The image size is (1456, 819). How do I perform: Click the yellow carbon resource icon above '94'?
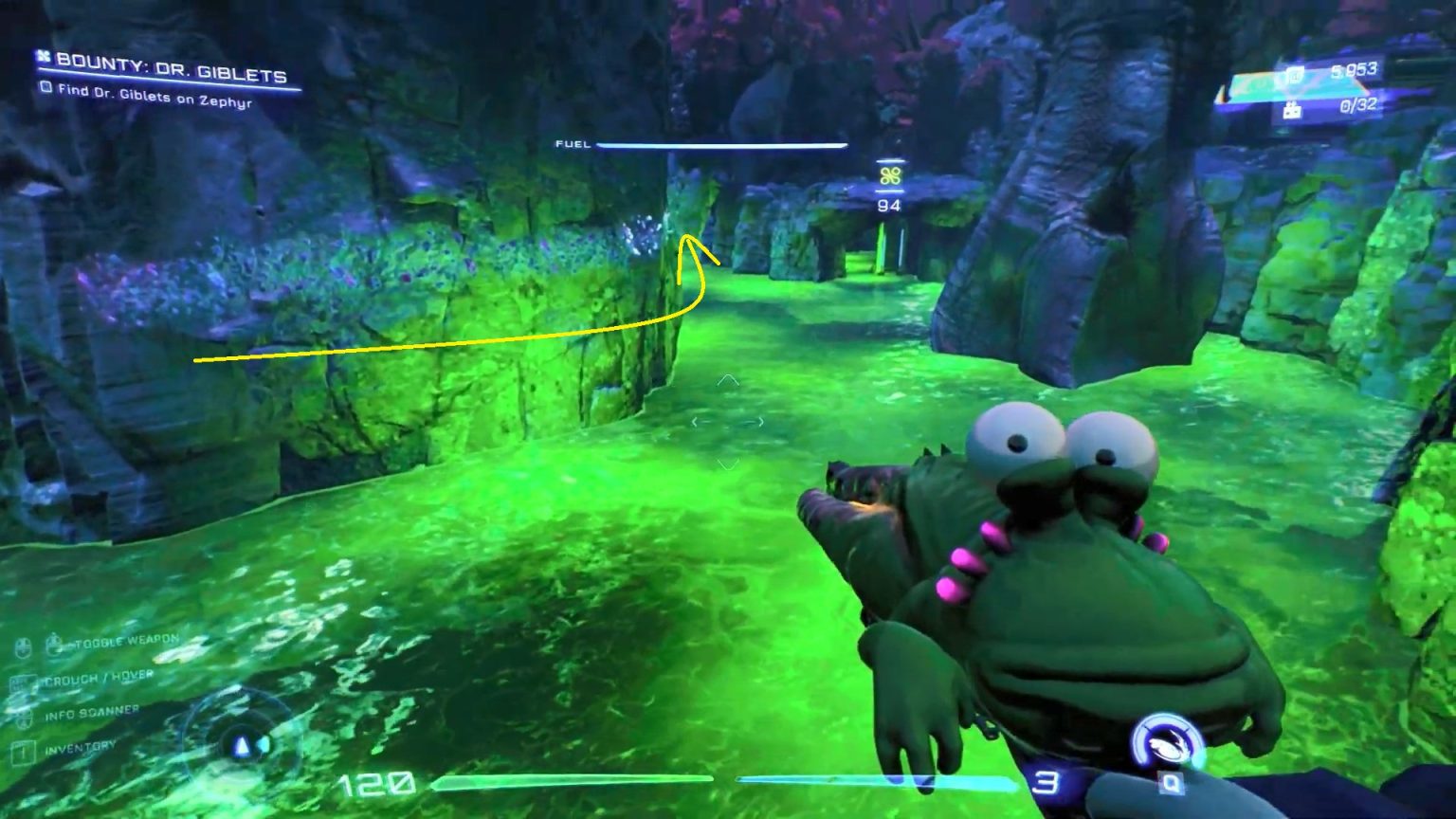(x=889, y=175)
